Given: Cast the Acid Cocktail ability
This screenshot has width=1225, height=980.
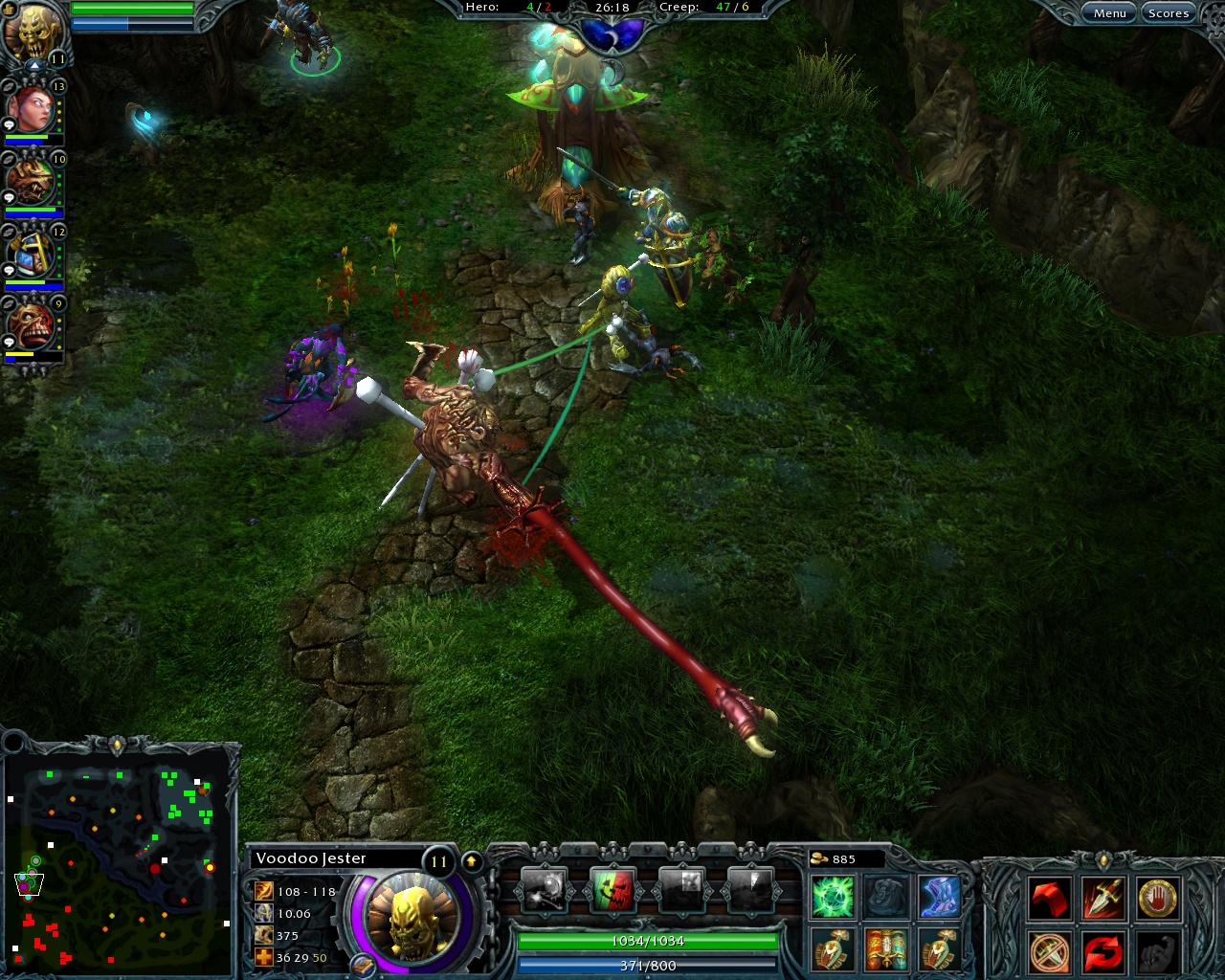Looking at the screenshot, I should point(543,889).
